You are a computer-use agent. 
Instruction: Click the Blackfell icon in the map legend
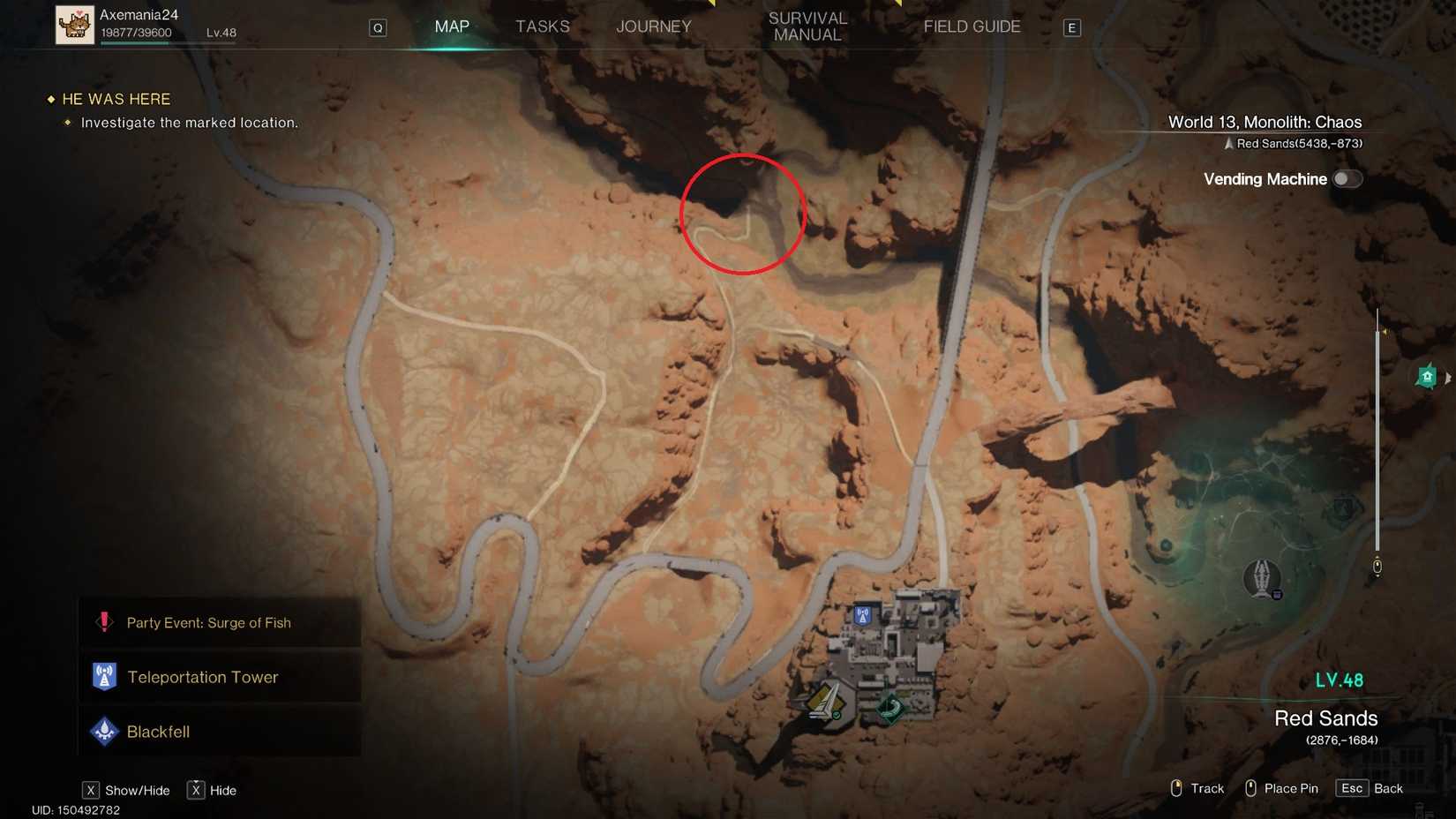coord(104,731)
